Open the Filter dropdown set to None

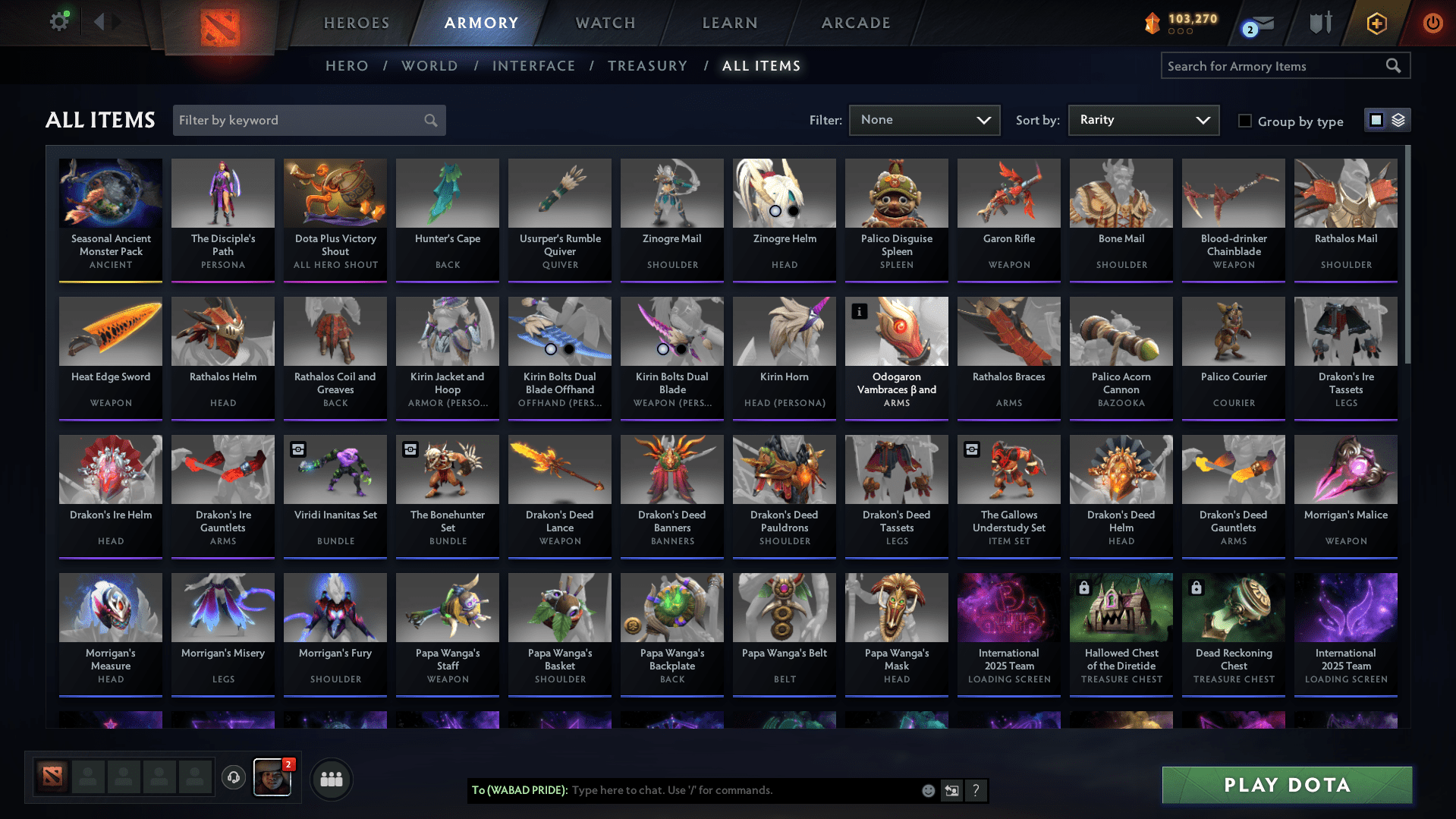(x=924, y=120)
